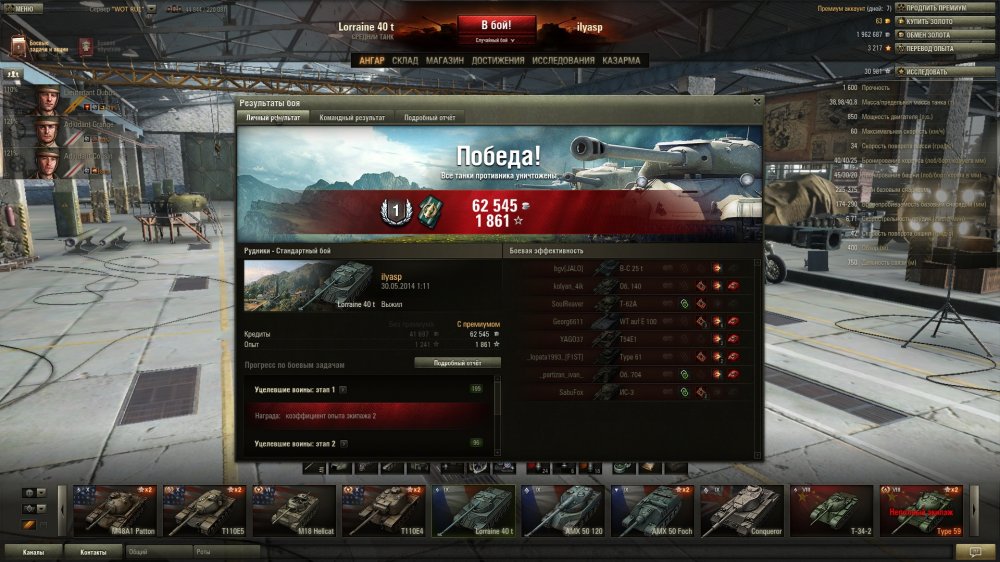Switch to the Командный результат tab
Viewport: 1000px width, 562px height.
click(352, 117)
